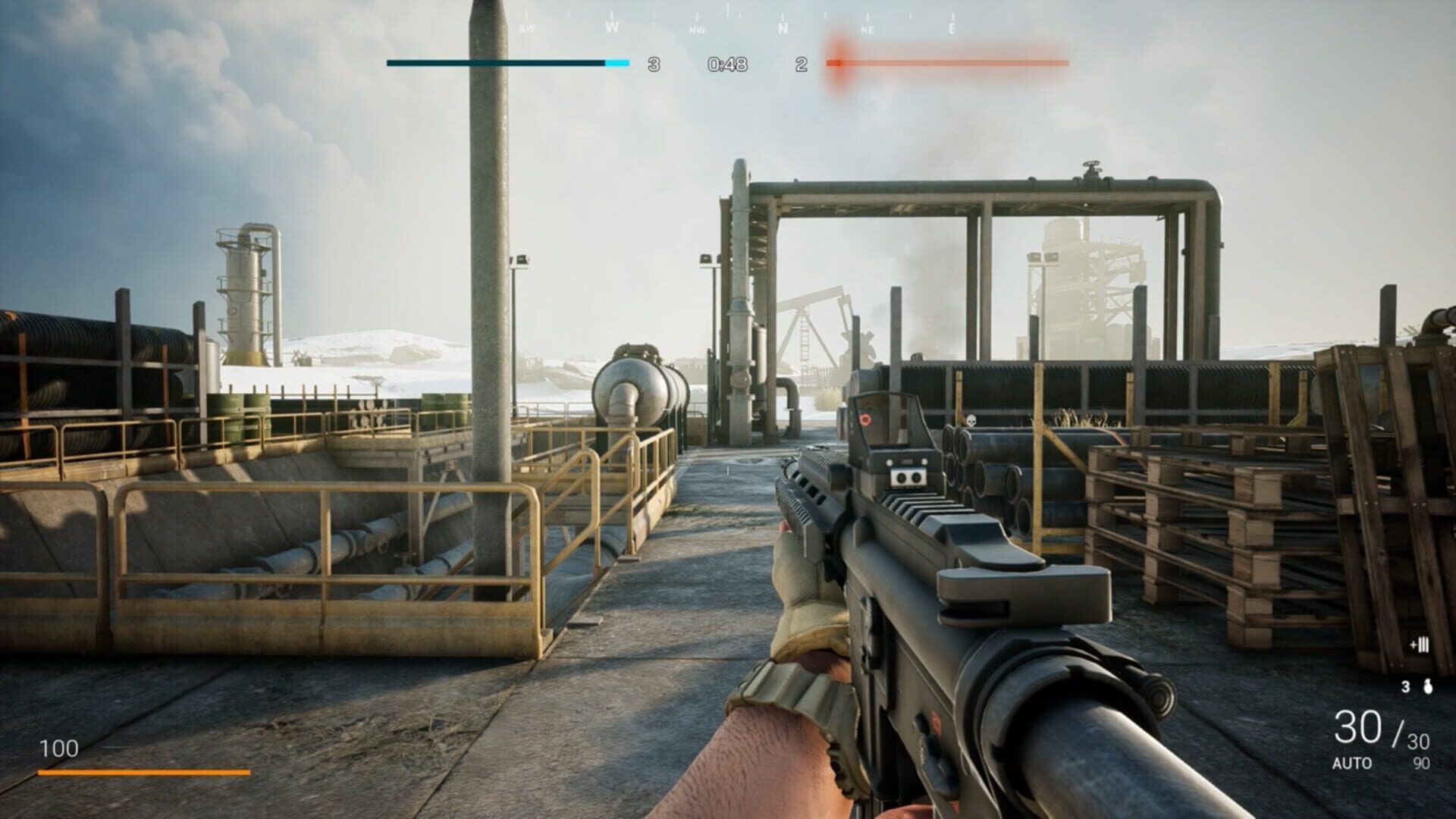Toggle the AUTO fire mode indicator
Image resolution: width=1456 pixels, height=819 pixels.
(x=1352, y=763)
